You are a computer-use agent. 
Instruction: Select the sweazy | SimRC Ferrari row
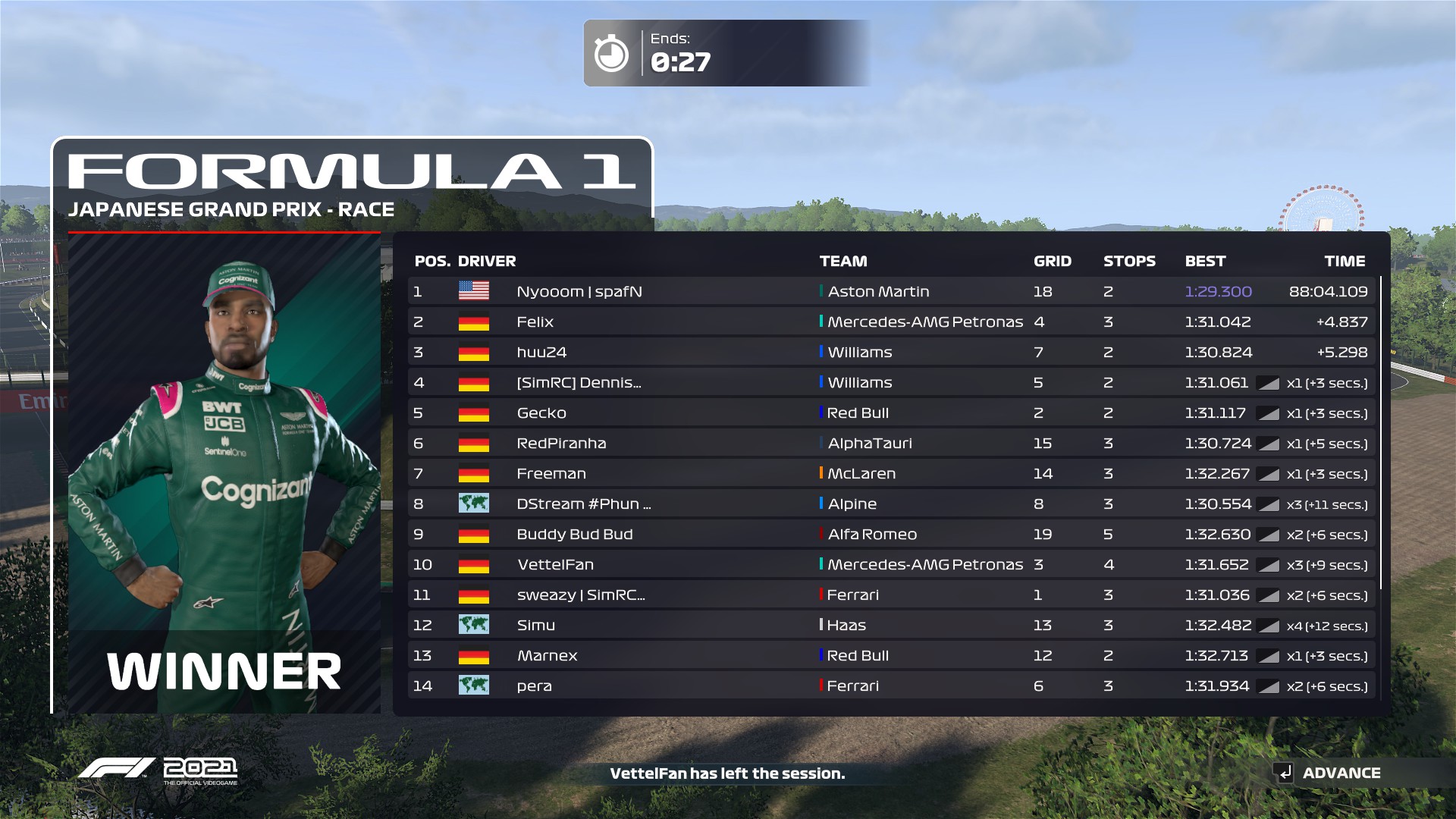(x=891, y=595)
